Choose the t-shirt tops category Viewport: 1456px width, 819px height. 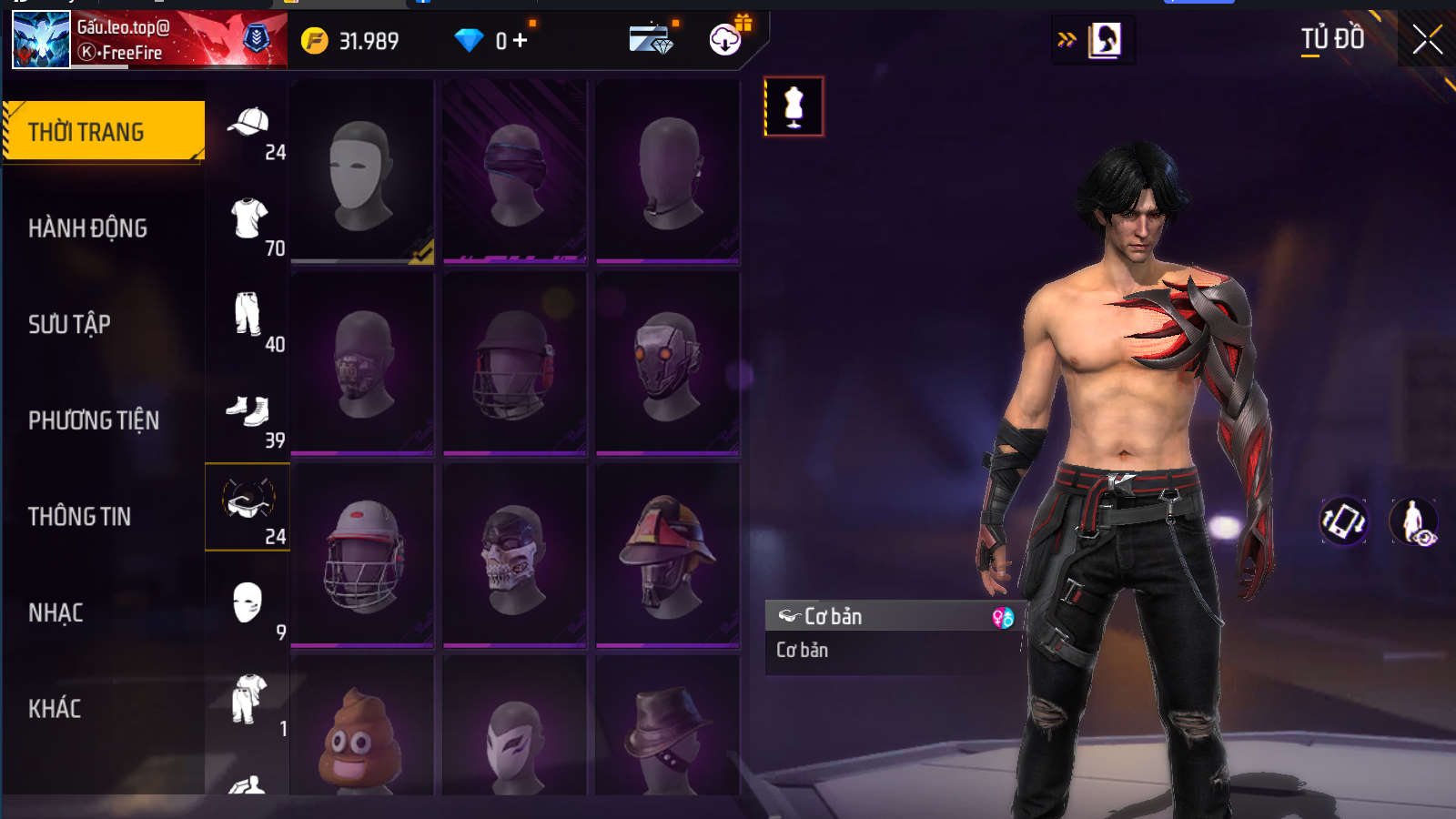coord(248,220)
